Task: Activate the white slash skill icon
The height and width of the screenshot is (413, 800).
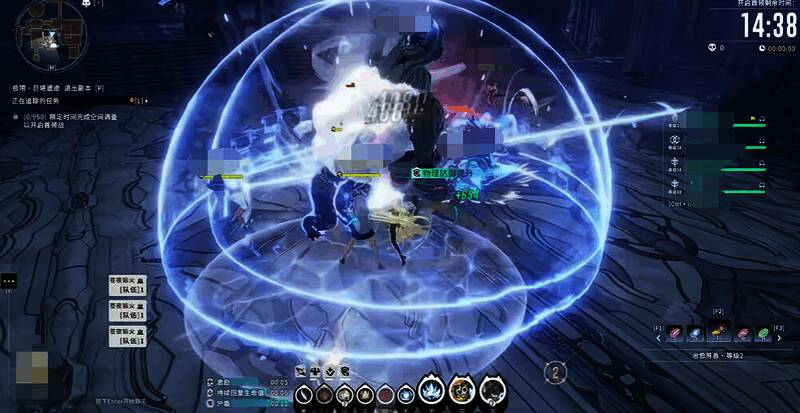Action: pyautogui.click(x=303, y=396)
